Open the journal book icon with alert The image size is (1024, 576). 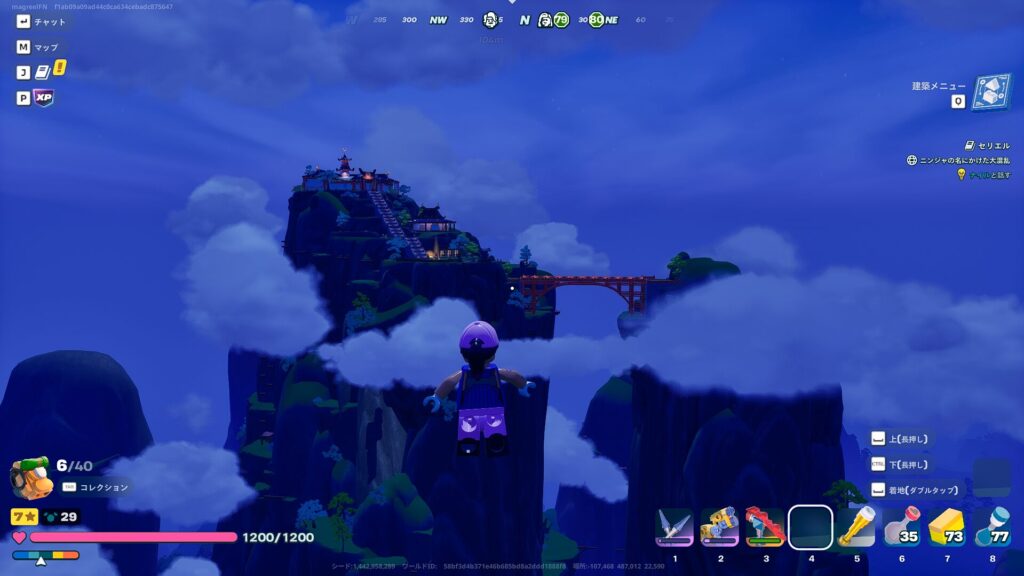[43, 72]
